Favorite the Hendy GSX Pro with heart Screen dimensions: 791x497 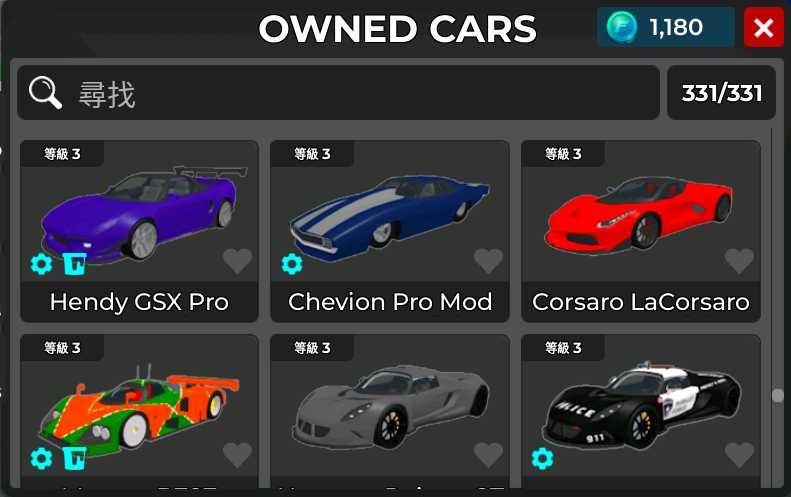click(x=237, y=262)
